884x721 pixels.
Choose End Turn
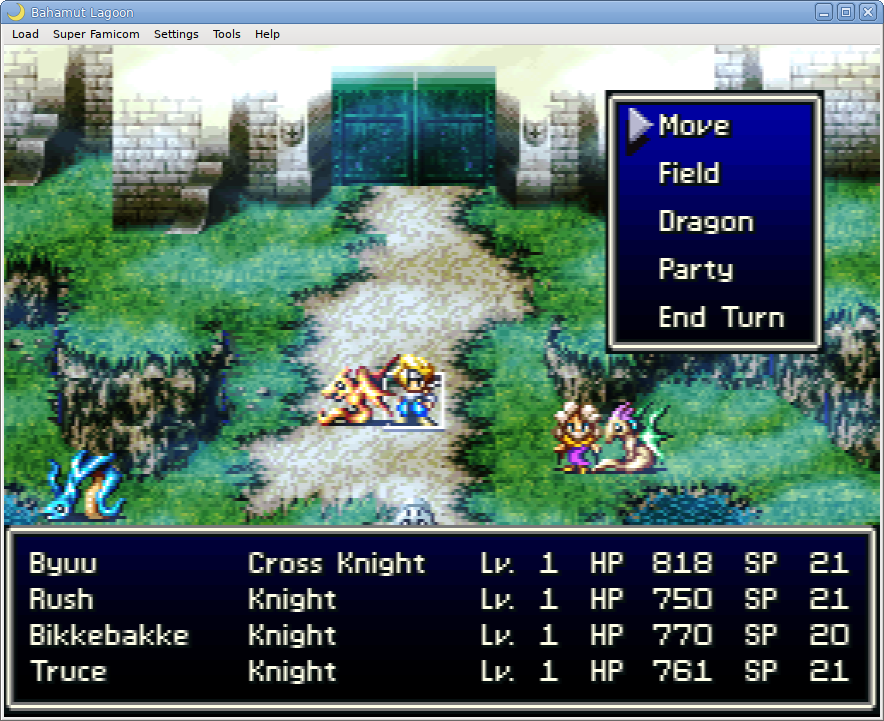tap(721, 318)
